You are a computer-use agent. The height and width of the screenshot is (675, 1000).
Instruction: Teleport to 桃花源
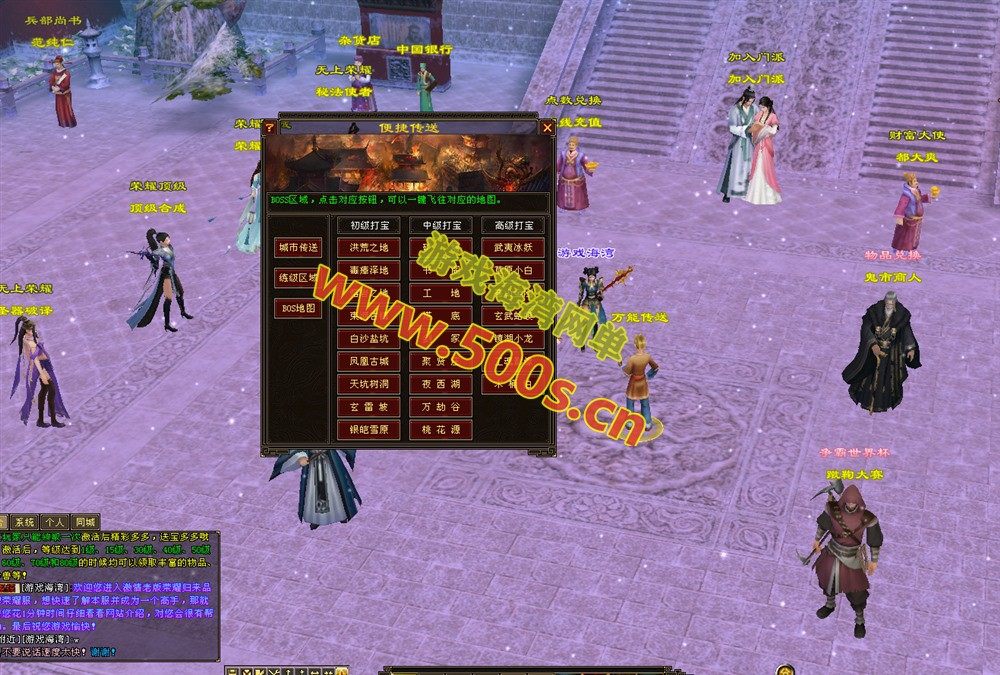click(x=440, y=429)
